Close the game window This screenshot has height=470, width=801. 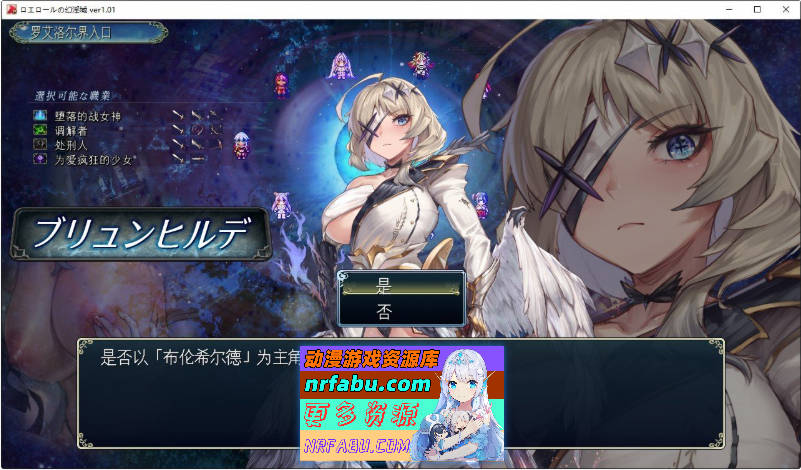pos(784,9)
